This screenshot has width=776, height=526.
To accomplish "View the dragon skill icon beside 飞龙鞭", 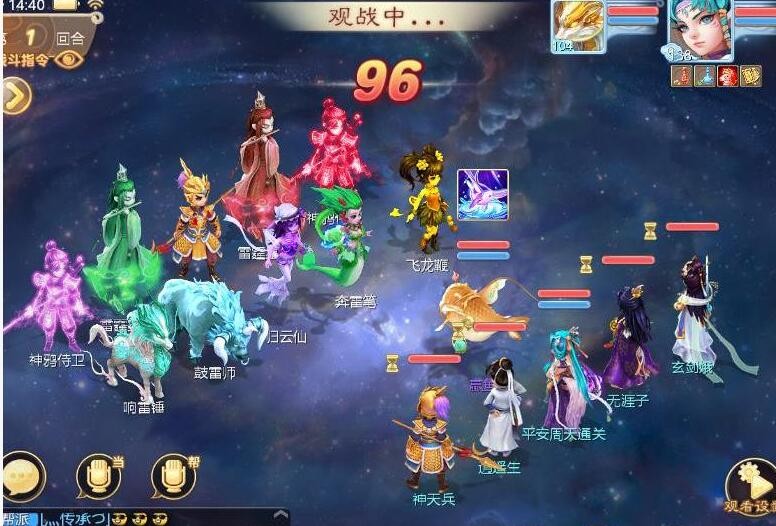I will click(x=483, y=195).
